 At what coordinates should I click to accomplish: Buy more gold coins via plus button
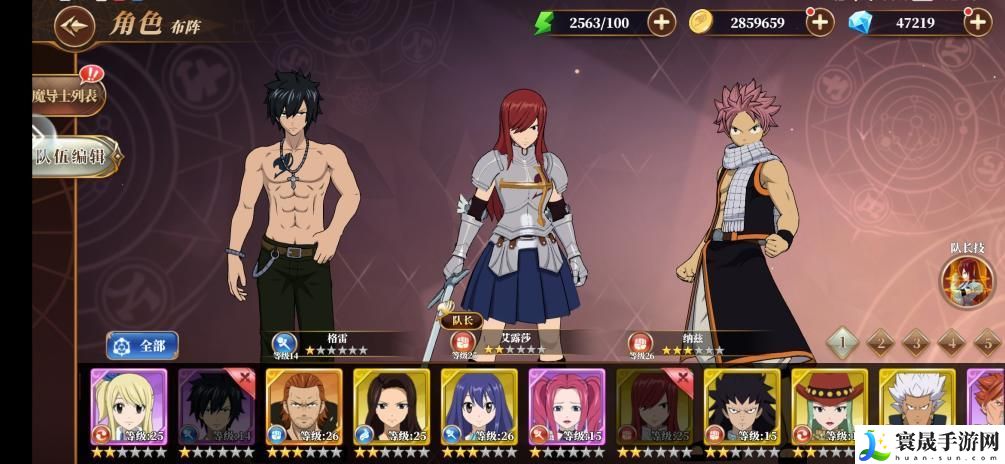coord(819,22)
